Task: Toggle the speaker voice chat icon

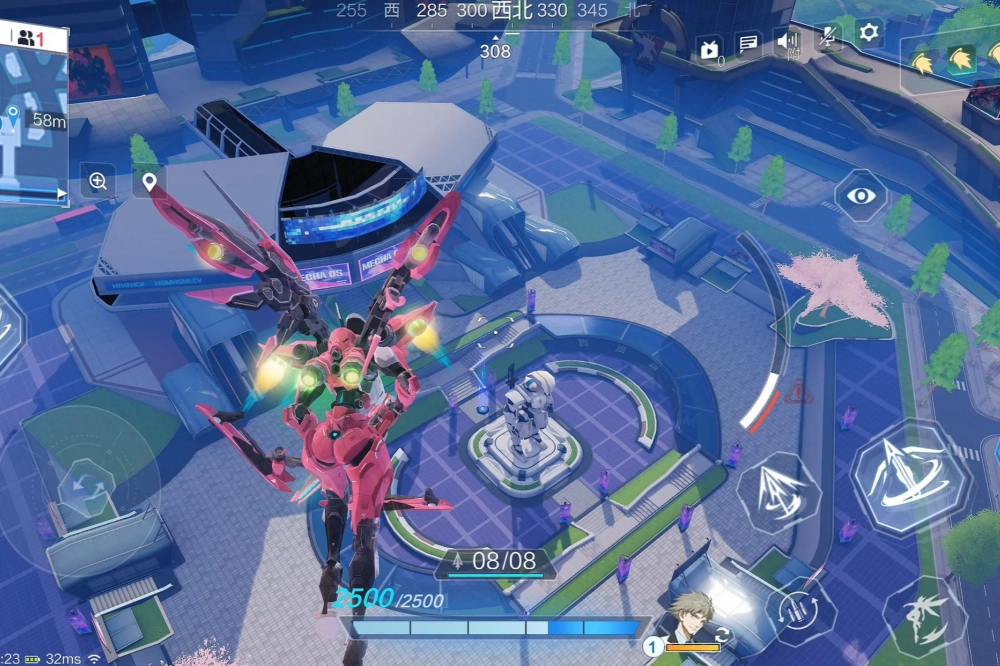Action: pyautogui.click(x=787, y=42)
